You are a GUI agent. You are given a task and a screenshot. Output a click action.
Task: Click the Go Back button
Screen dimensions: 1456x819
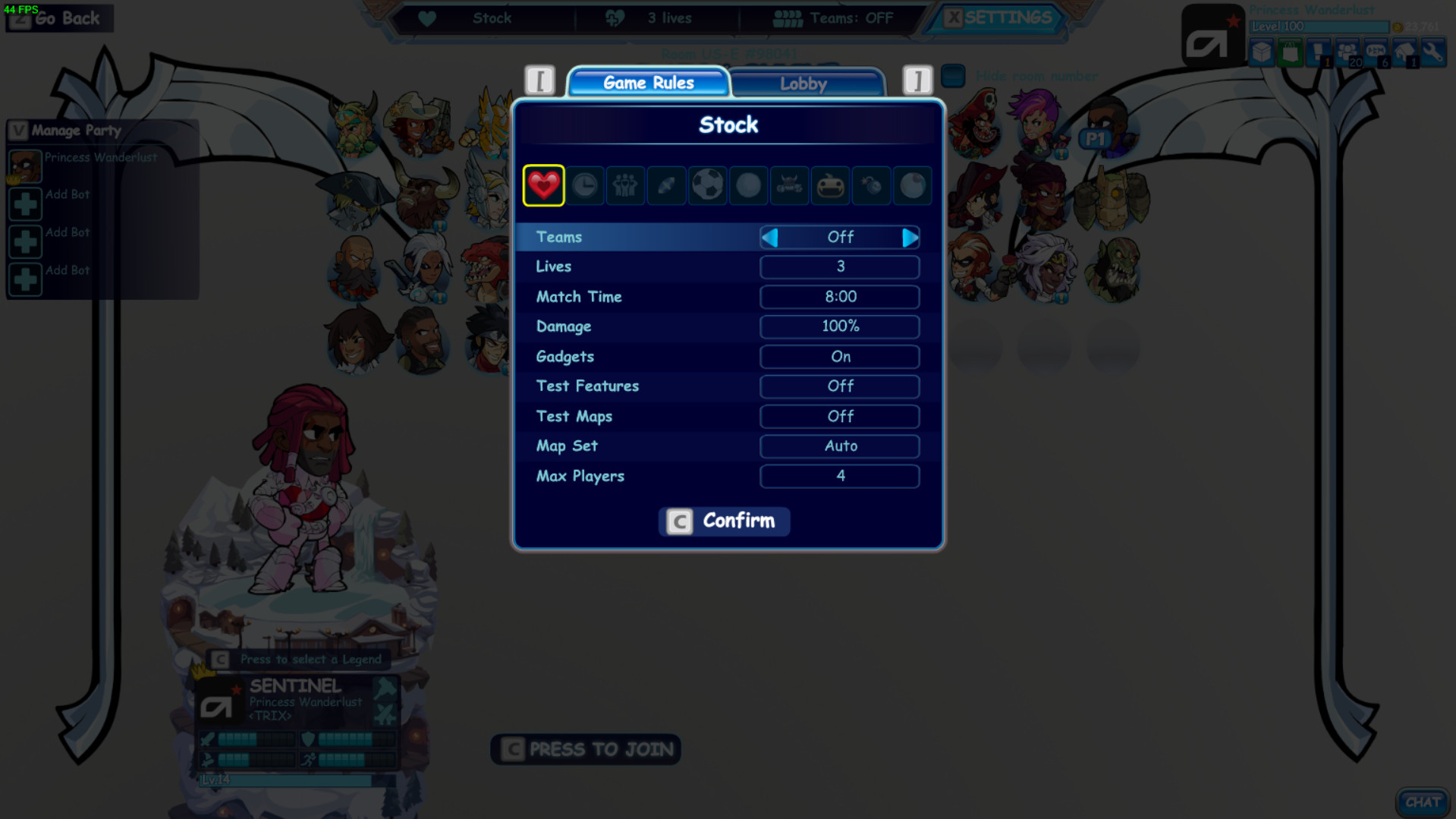point(59,18)
